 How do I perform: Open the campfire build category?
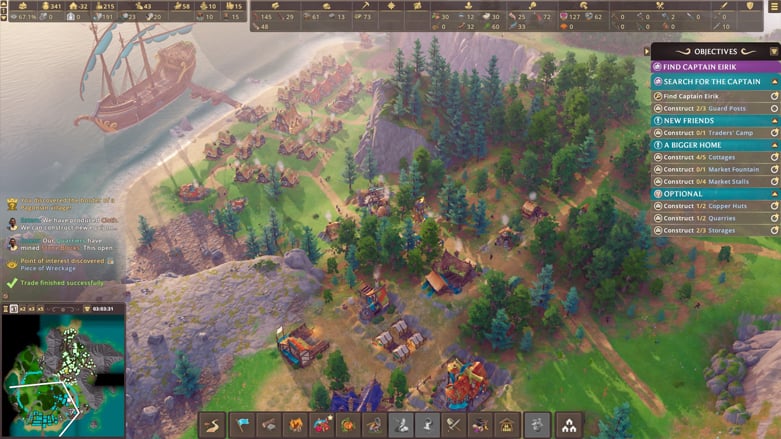[x=295, y=425]
